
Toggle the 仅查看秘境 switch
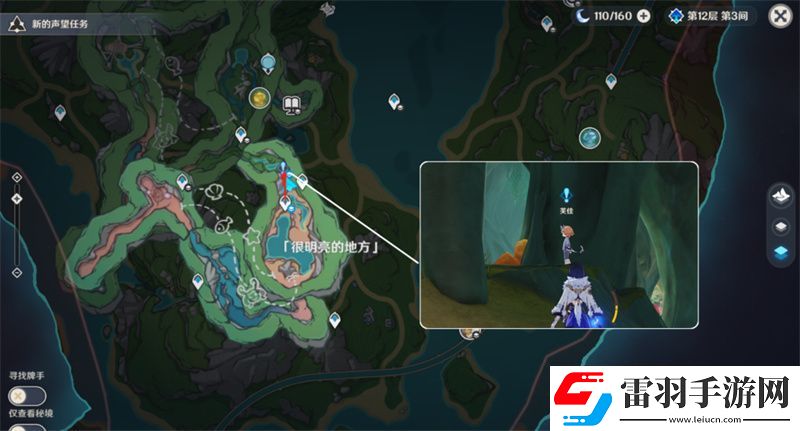pyautogui.click(x=25, y=428)
